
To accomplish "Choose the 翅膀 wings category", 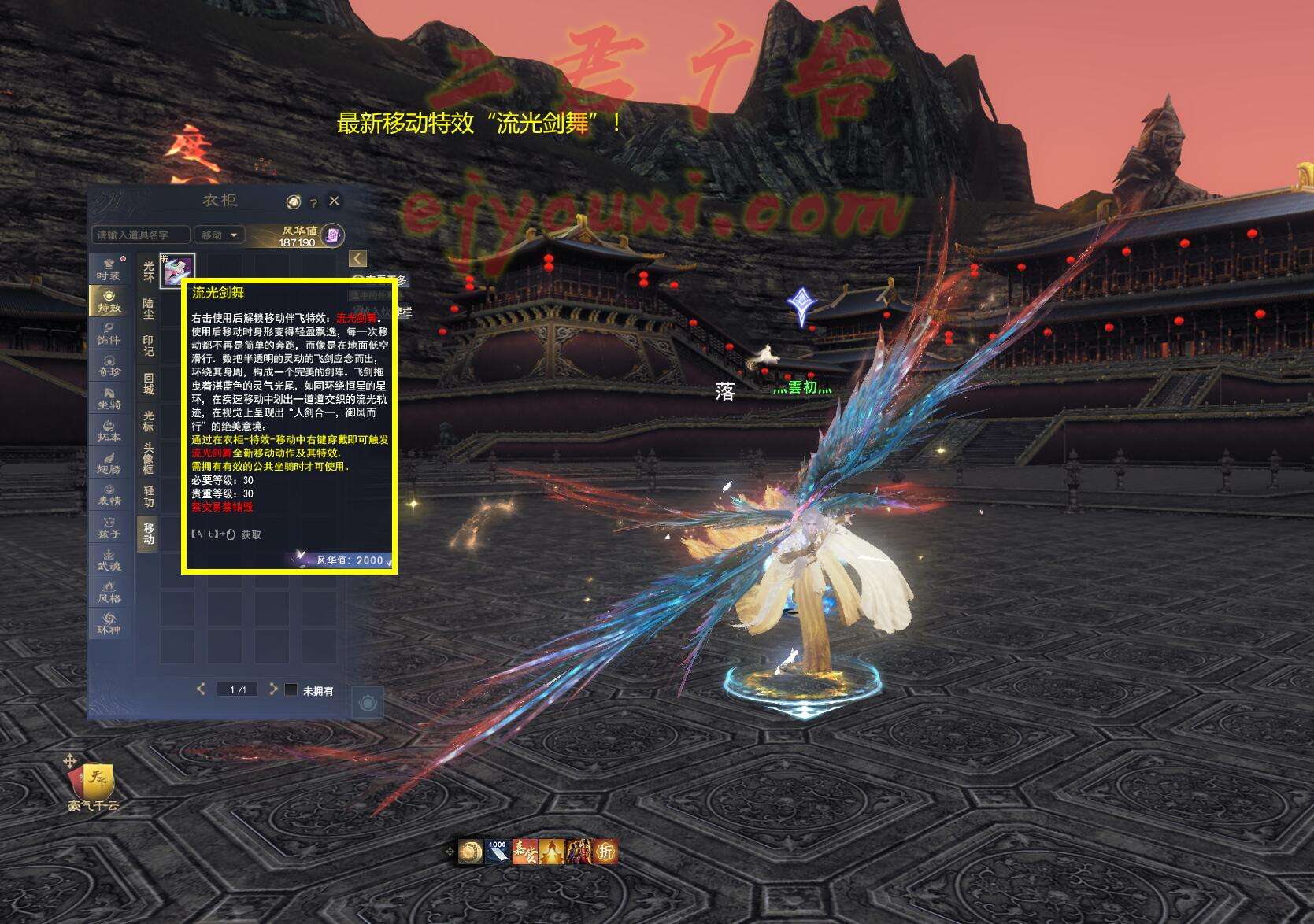I will click(109, 463).
